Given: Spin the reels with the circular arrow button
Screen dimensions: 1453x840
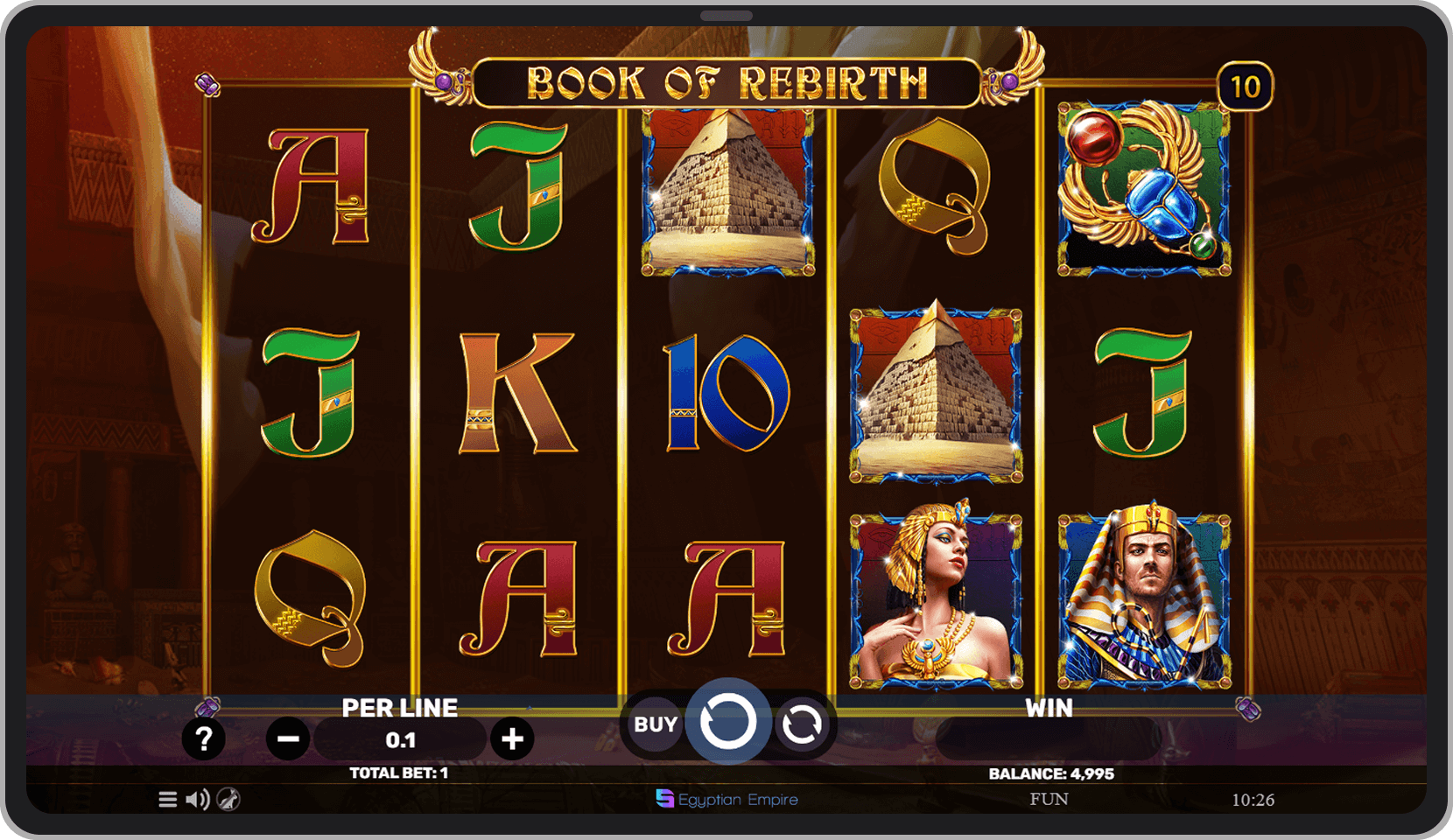Looking at the screenshot, I should click(x=728, y=723).
